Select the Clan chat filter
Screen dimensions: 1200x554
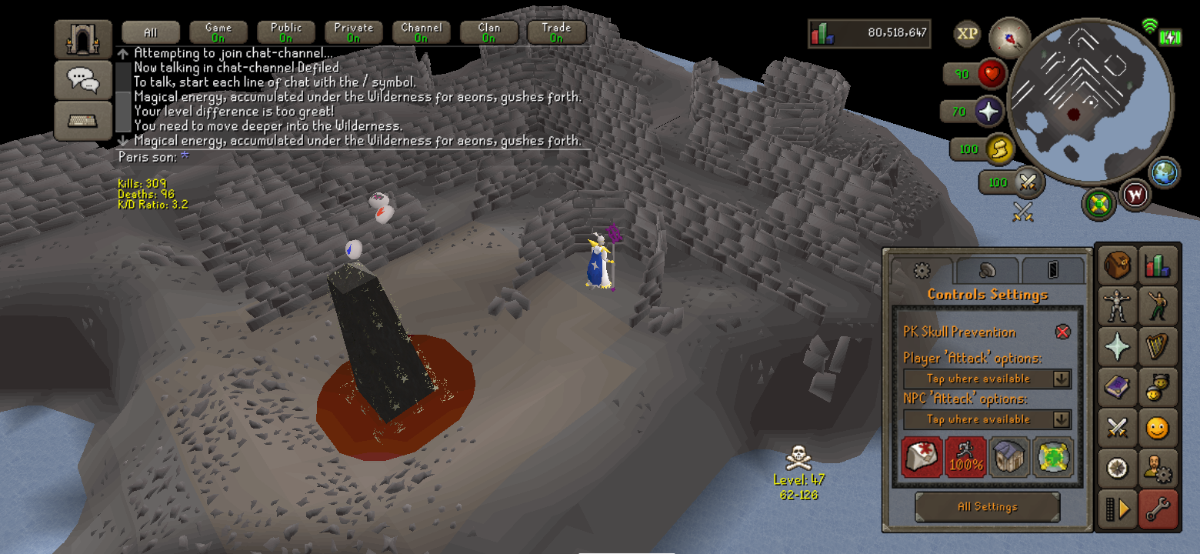pyautogui.click(x=489, y=33)
